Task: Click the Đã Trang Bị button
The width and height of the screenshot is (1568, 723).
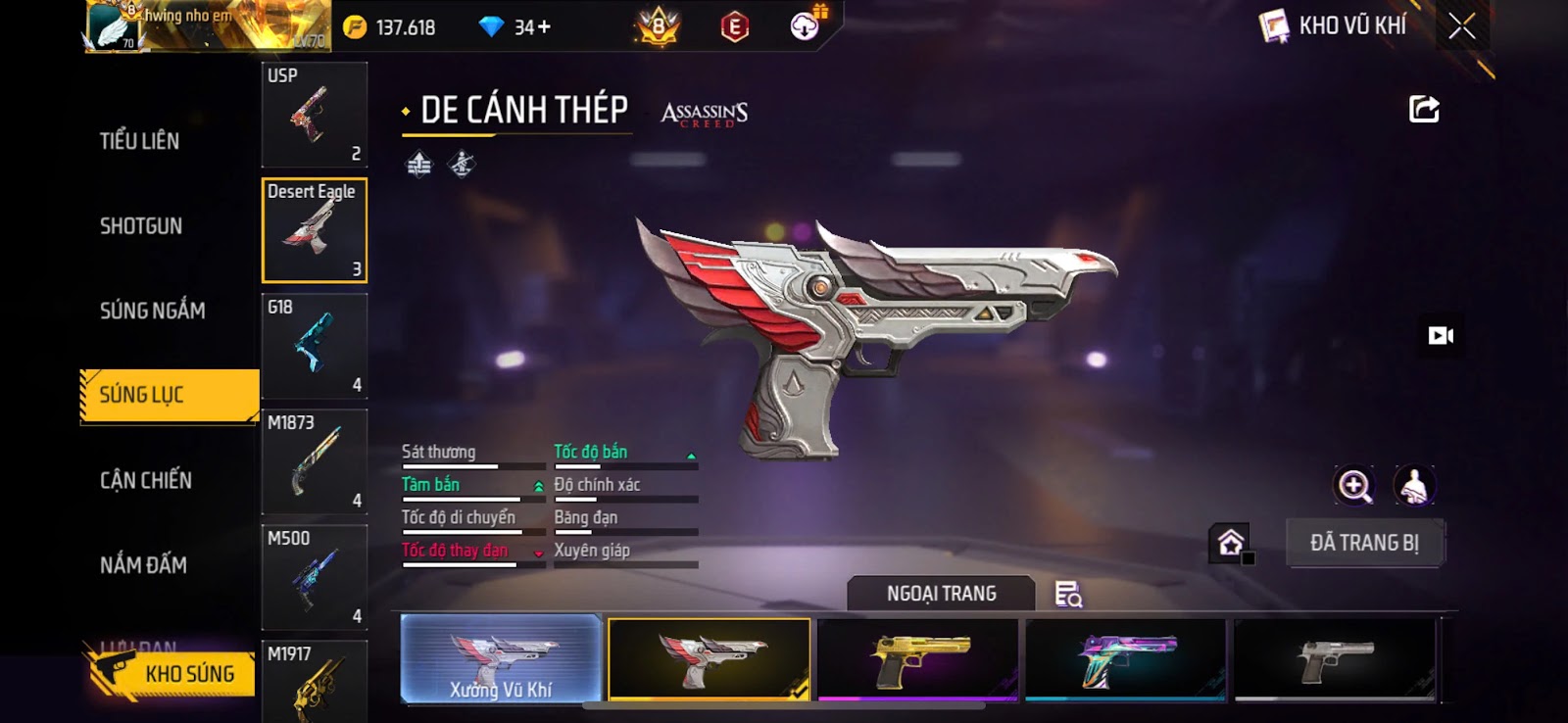Action: point(1364,543)
